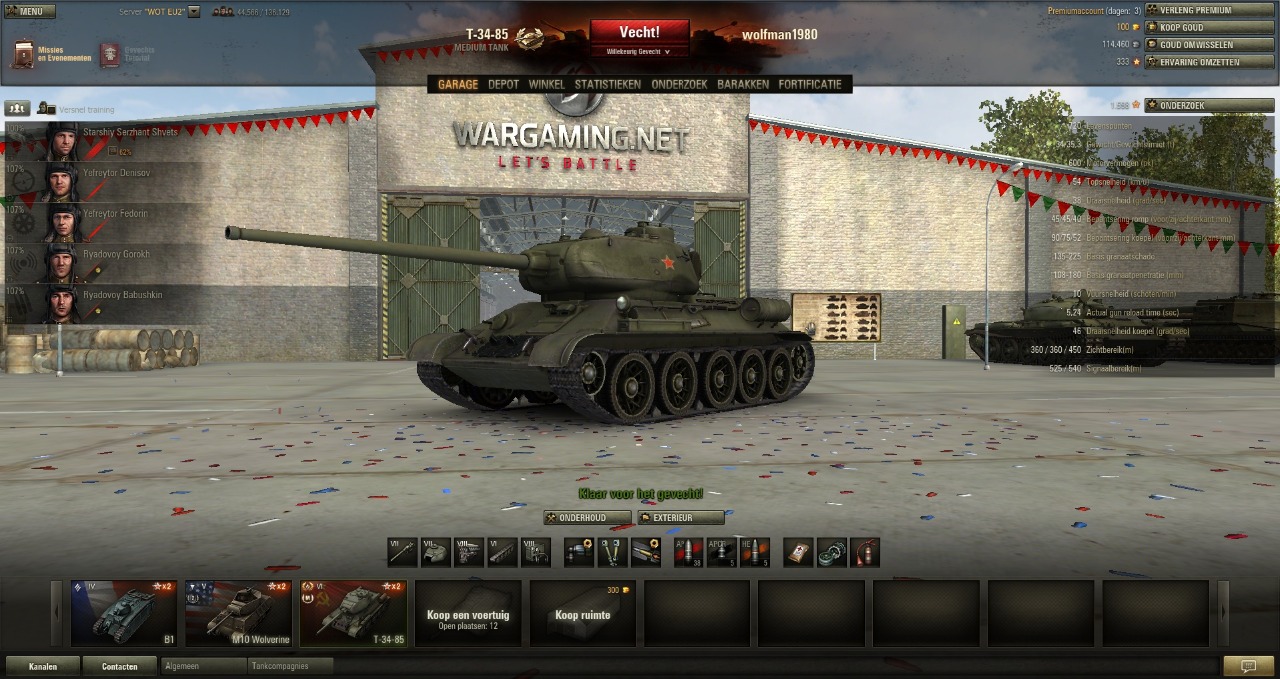Open the Contacten chat tab

pyautogui.click(x=119, y=666)
